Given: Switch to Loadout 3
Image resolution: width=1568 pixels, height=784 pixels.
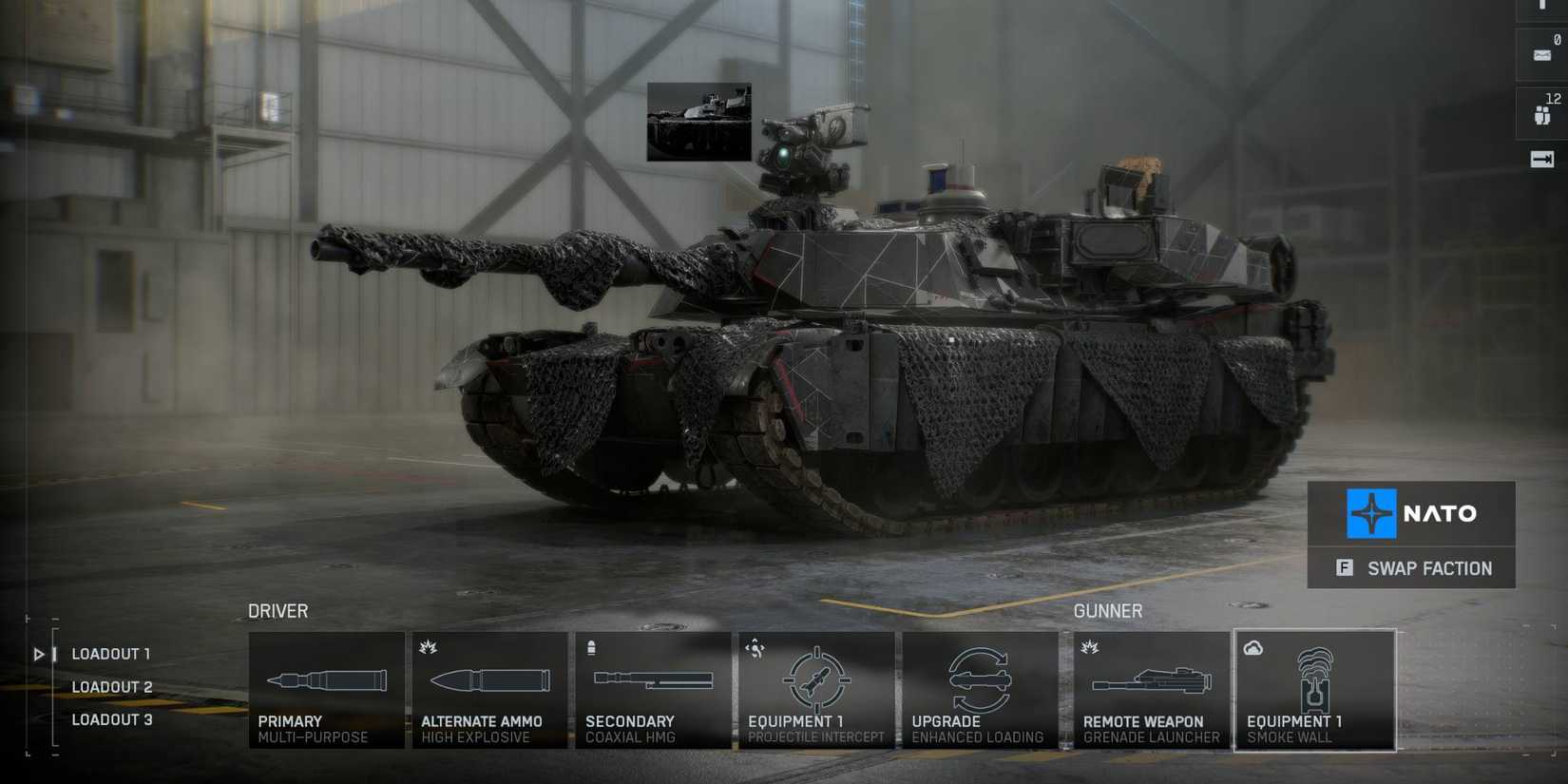Looking at the screenshot, I should [x=112, y=719].
